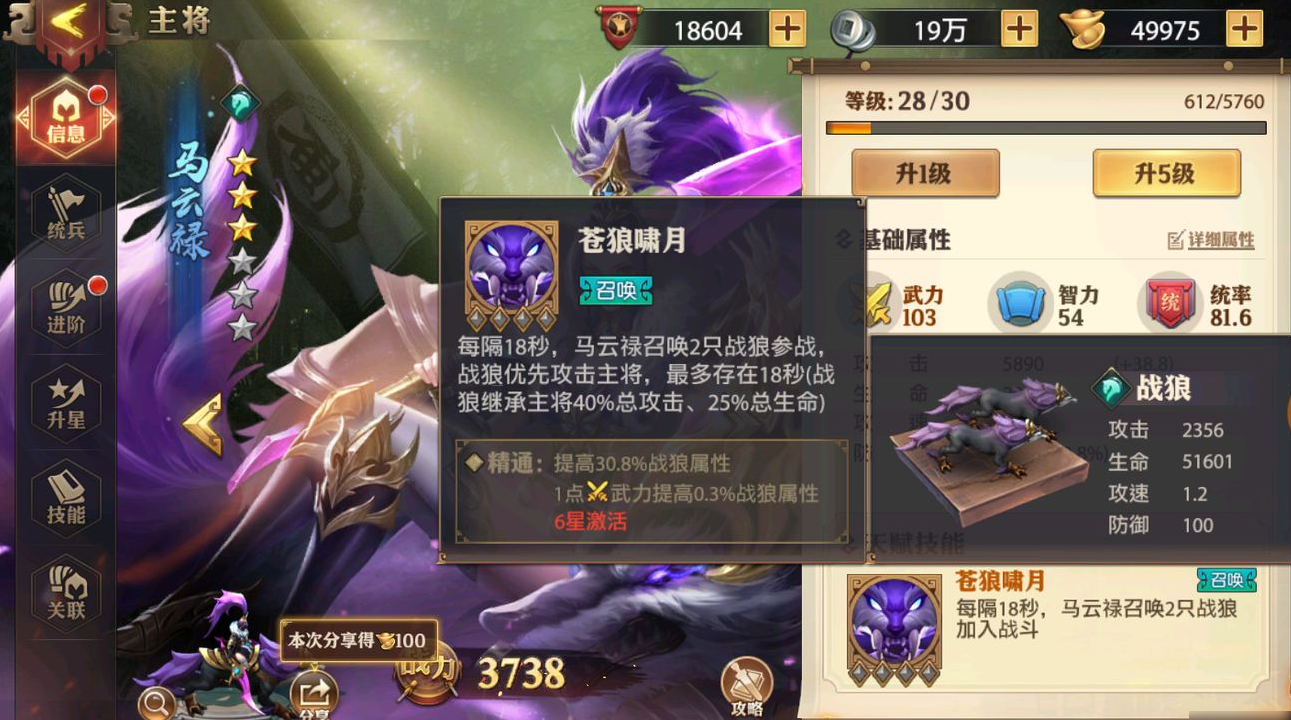Viewport: 1291px width, 720px height.
Task: Add resources via the + next to 18604
Action: click(787, 29)
